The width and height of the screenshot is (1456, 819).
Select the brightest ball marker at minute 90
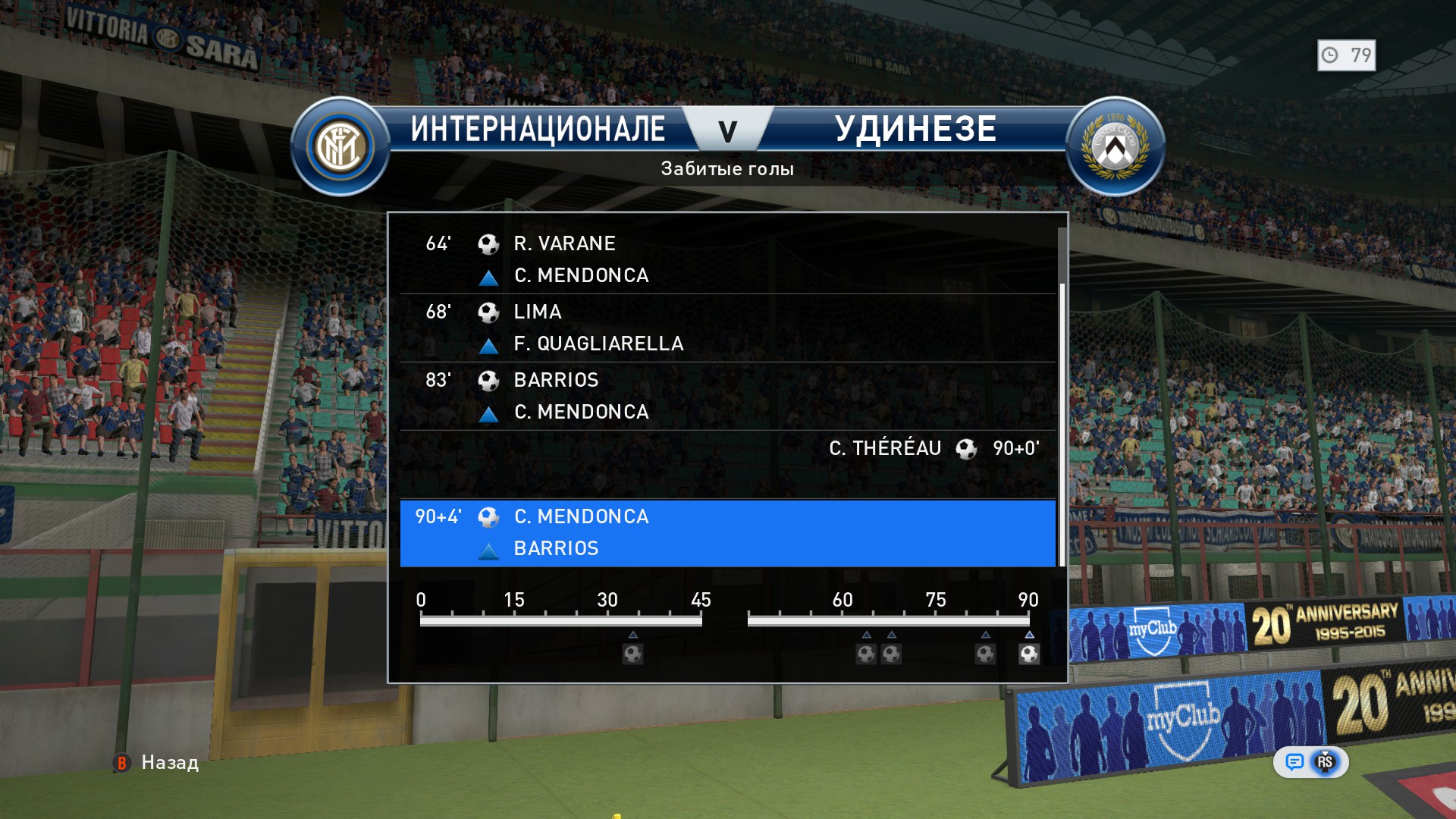[x=1029, y=654]
